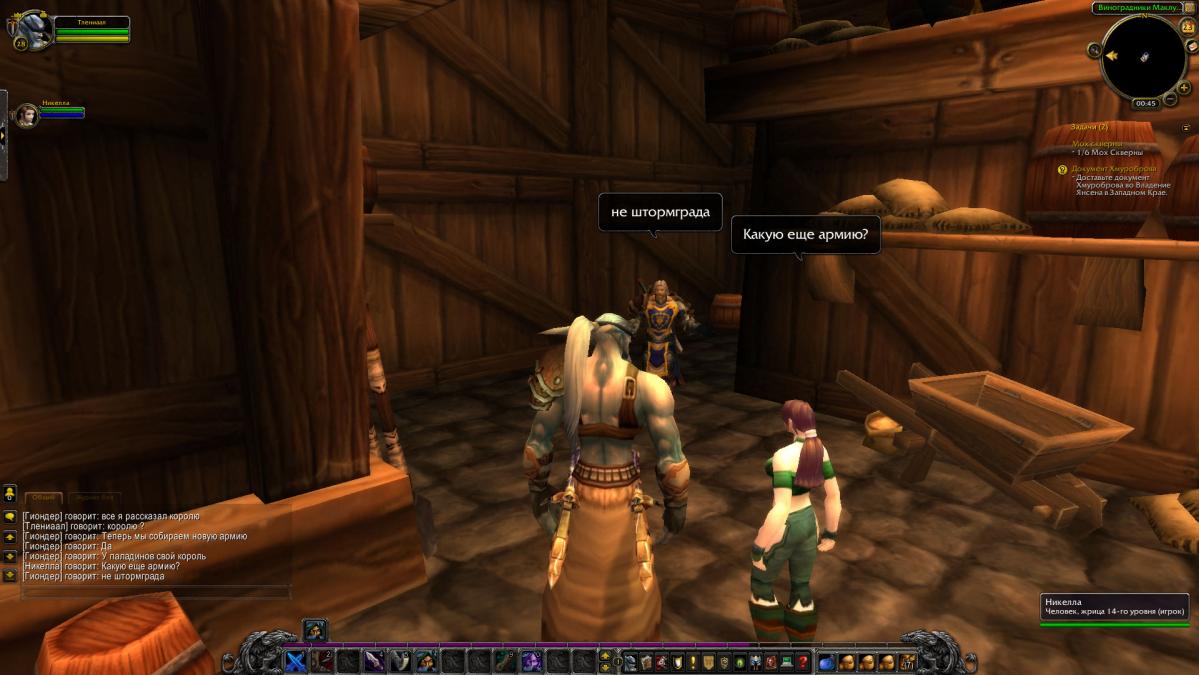Switch to the Общий chat tab
Viewport: 1199px width, 675px height.
(43, 497)
